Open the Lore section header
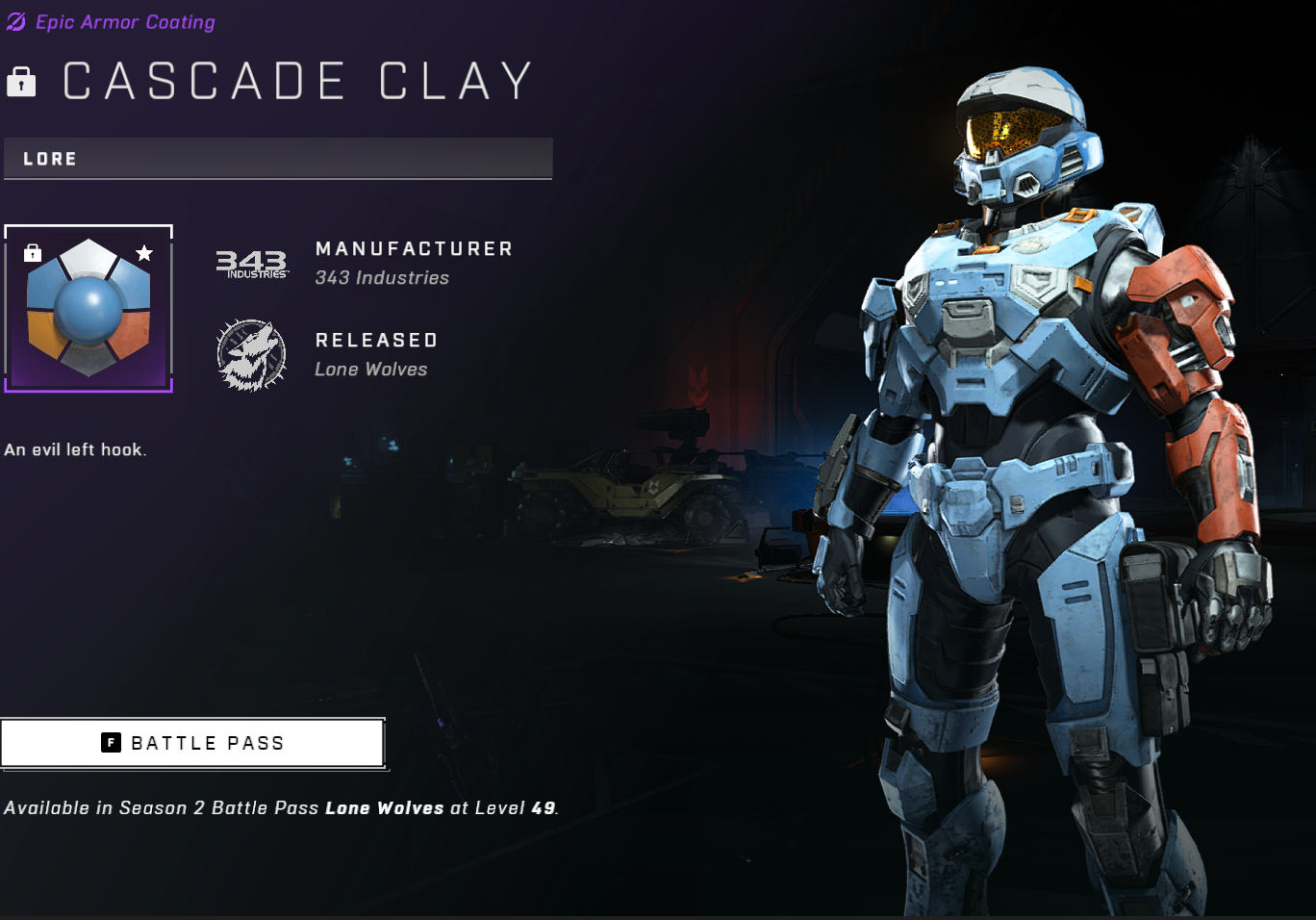1316x920 pixels. (278, 159)
